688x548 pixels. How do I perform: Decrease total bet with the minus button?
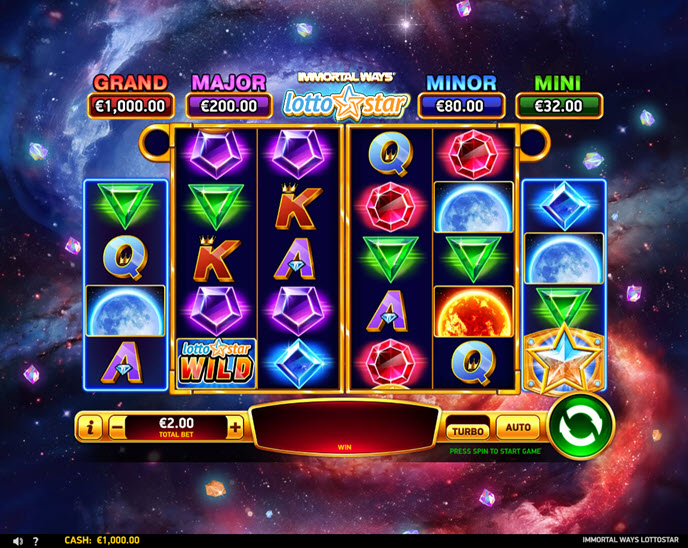118,428
